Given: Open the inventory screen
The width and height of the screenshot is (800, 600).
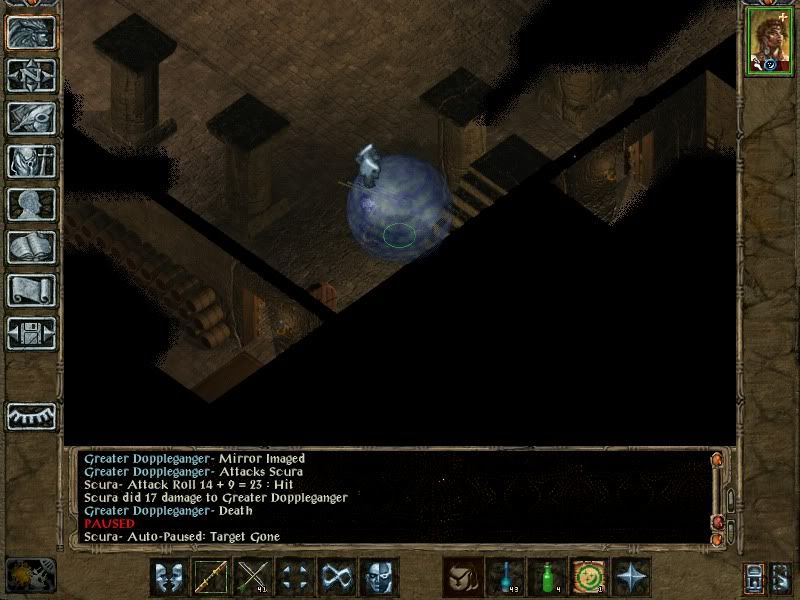Looking at the screenshot, I should pyautogui.click(x=32, y=161).
